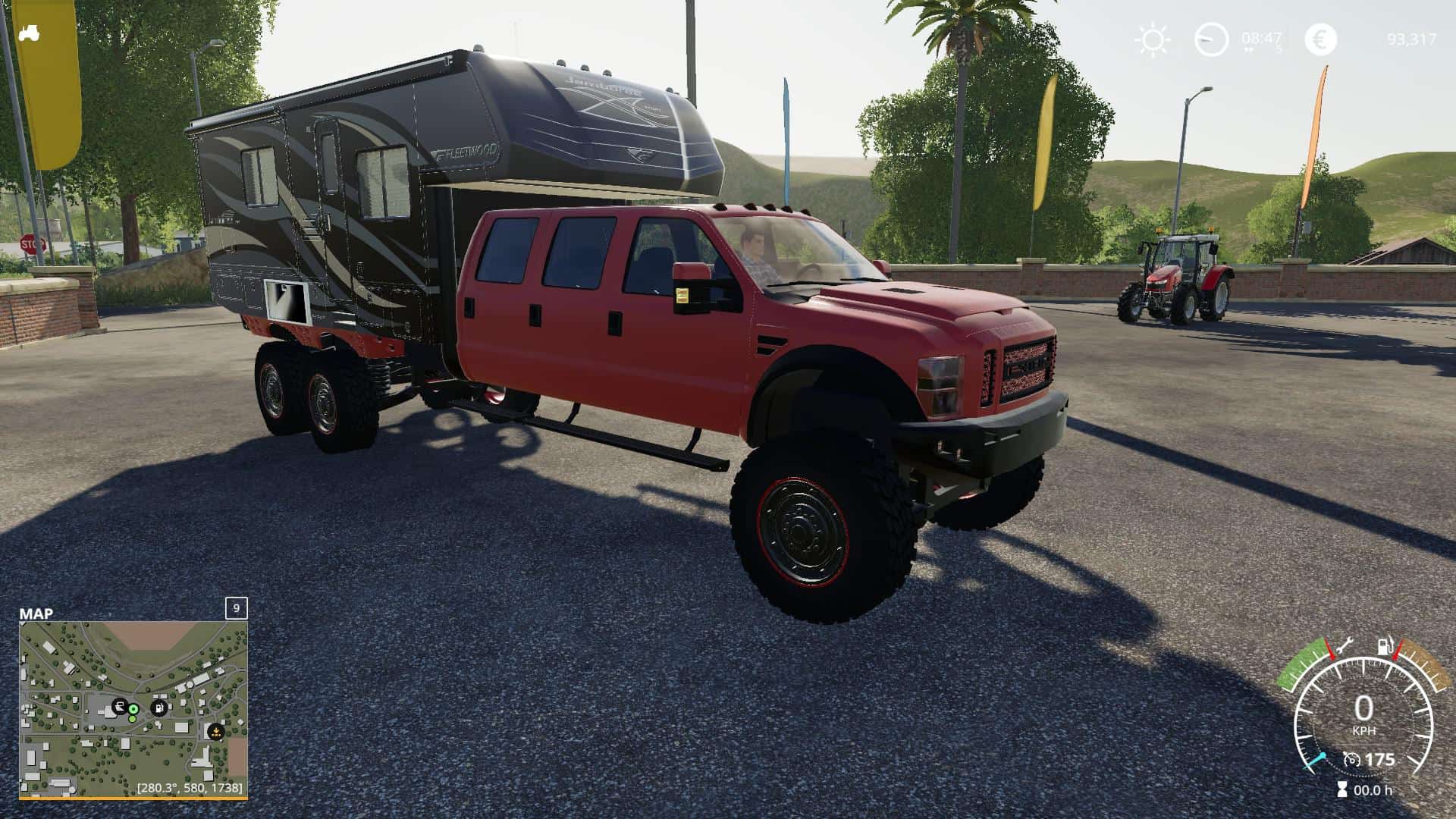Click the hourglass operating hours icon
This screenshot has height=819, width=1456.
[1342, 789]
